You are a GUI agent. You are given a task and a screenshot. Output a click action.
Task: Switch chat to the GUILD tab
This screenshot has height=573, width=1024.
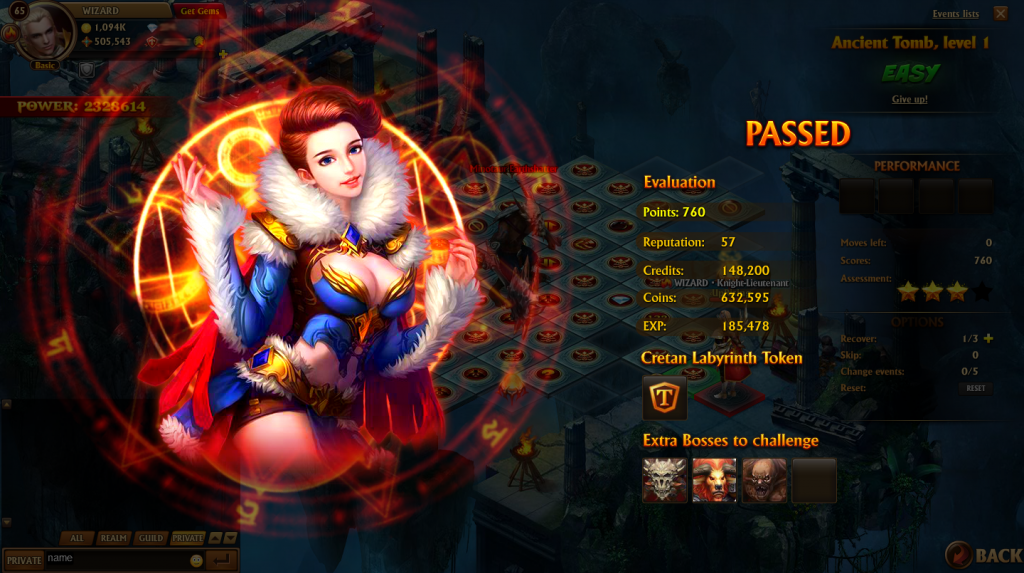click(151, 538)
